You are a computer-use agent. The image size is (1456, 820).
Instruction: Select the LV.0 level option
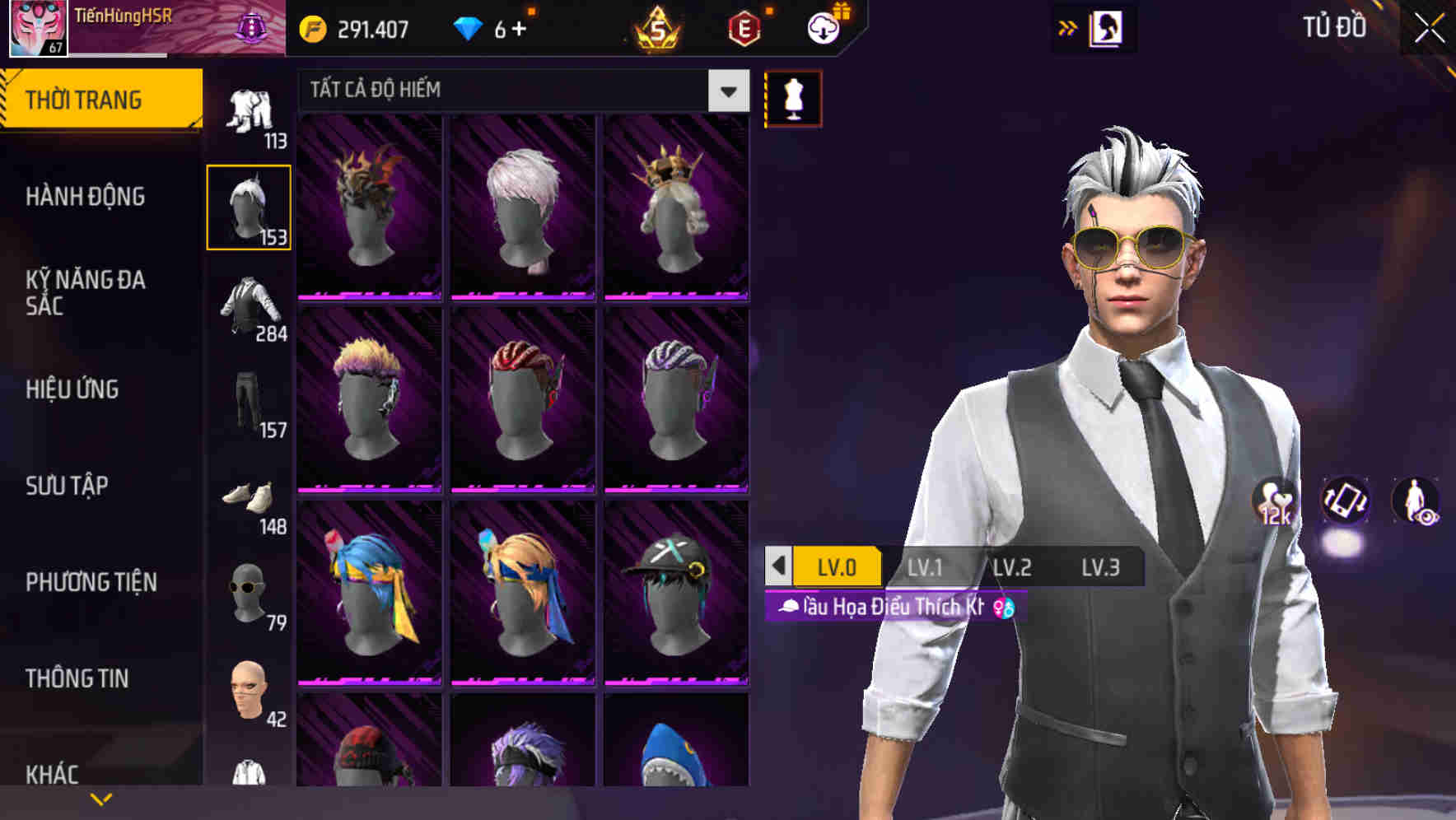838,566
